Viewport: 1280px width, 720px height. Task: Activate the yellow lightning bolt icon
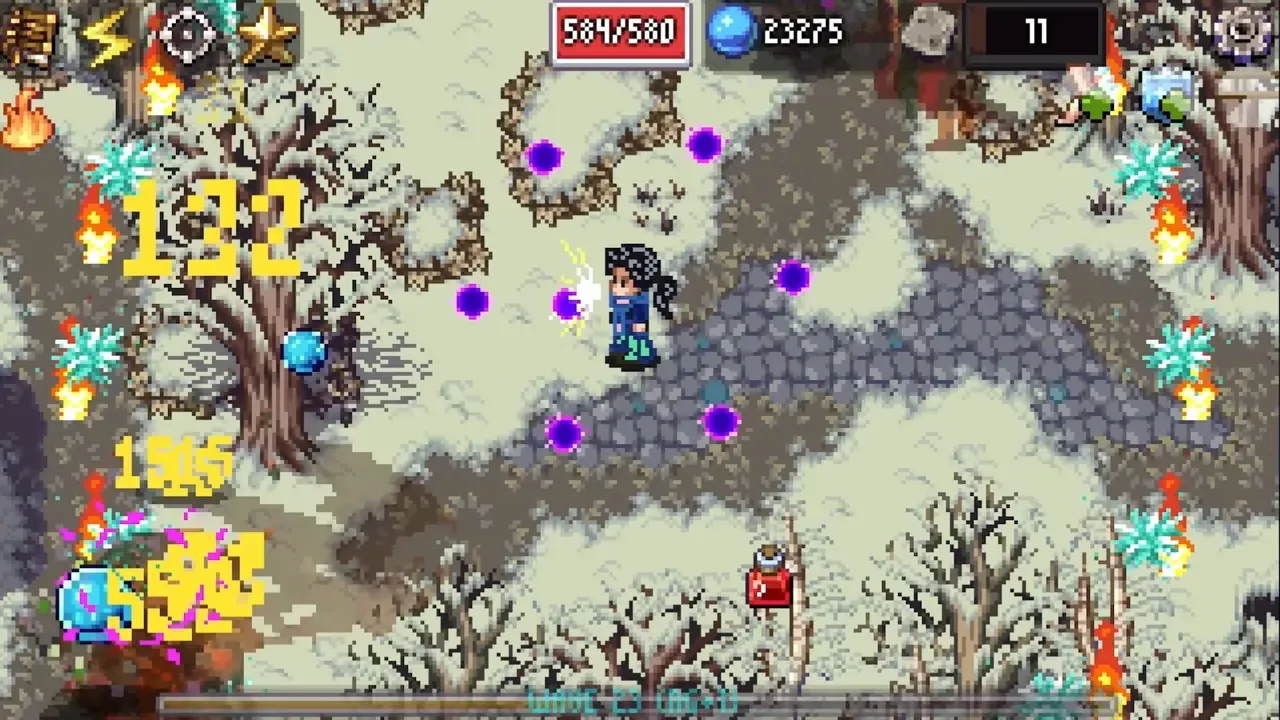coord(106,37)
